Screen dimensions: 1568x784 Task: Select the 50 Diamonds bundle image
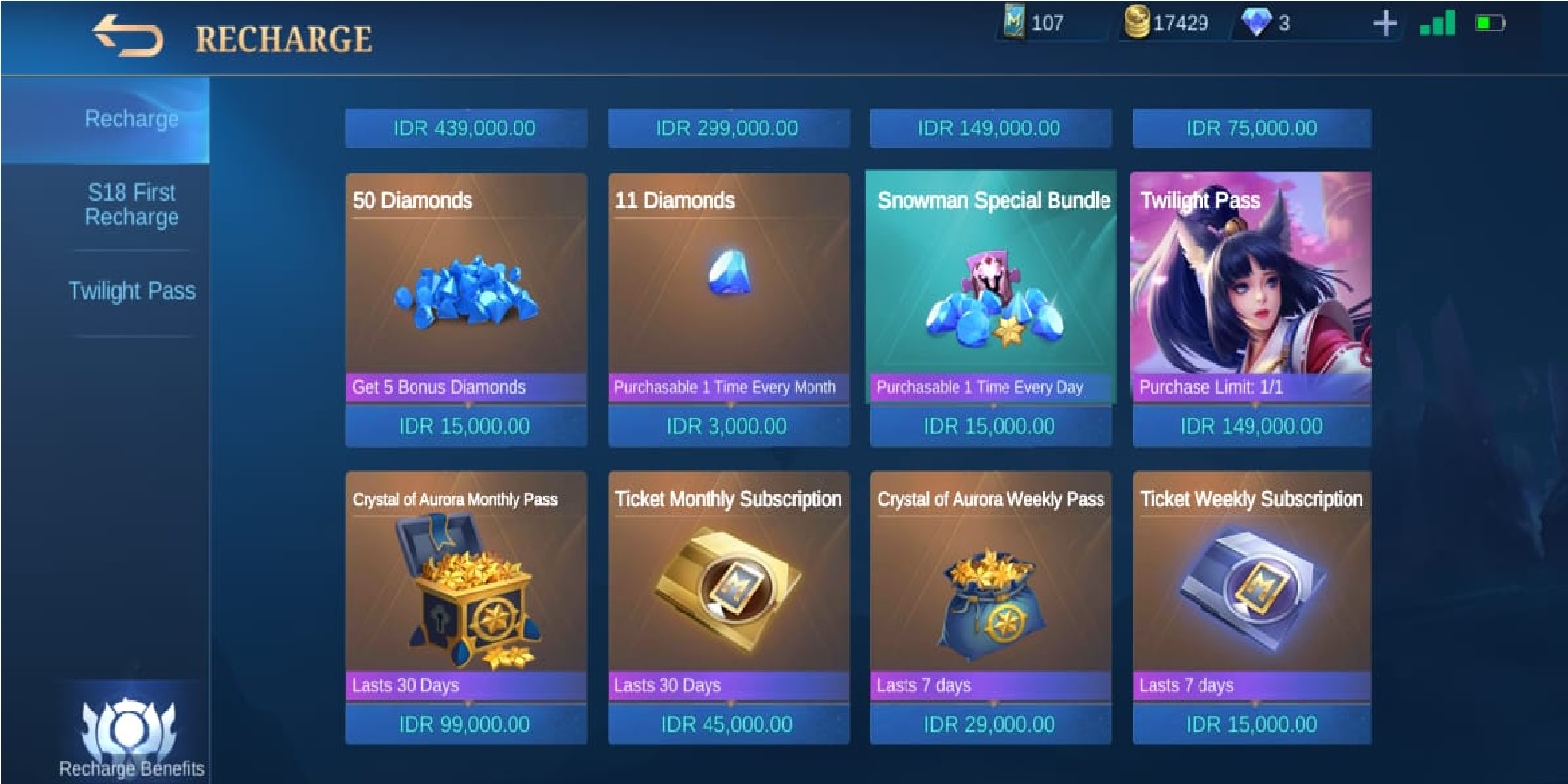464,284
